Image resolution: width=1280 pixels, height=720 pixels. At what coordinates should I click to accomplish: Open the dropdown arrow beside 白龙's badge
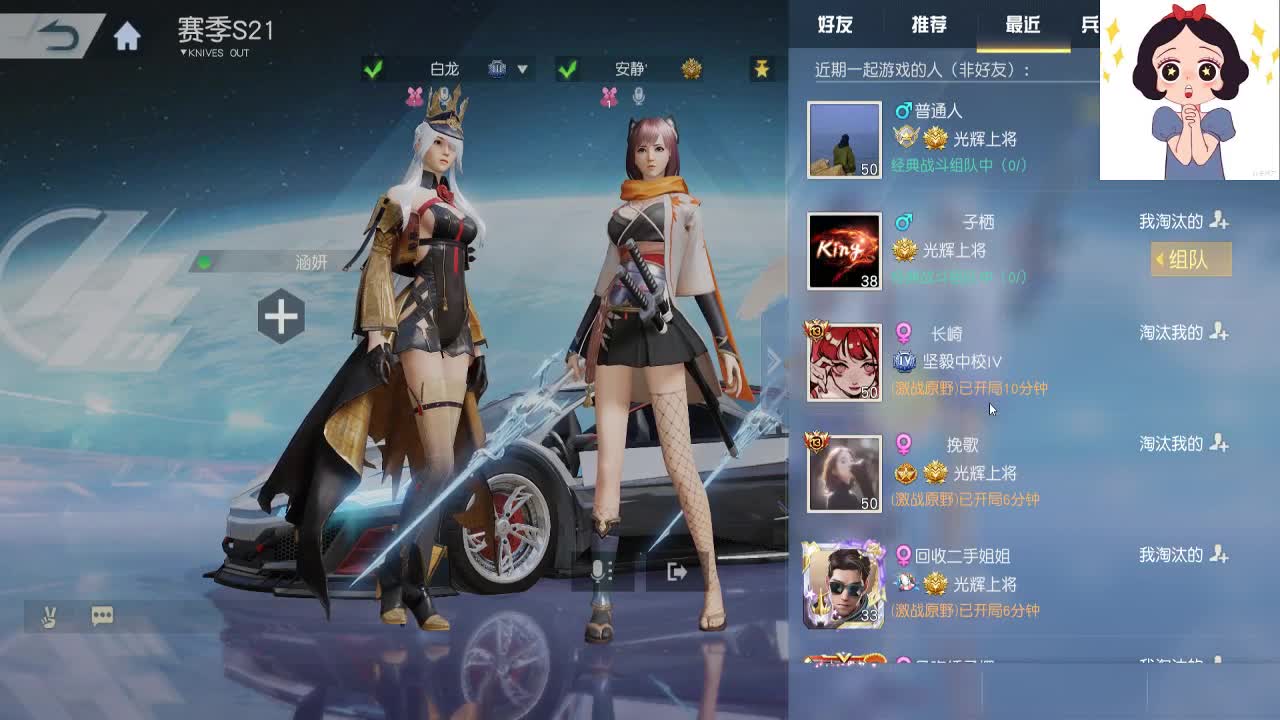pyautogui.click(x=522, y=68)
